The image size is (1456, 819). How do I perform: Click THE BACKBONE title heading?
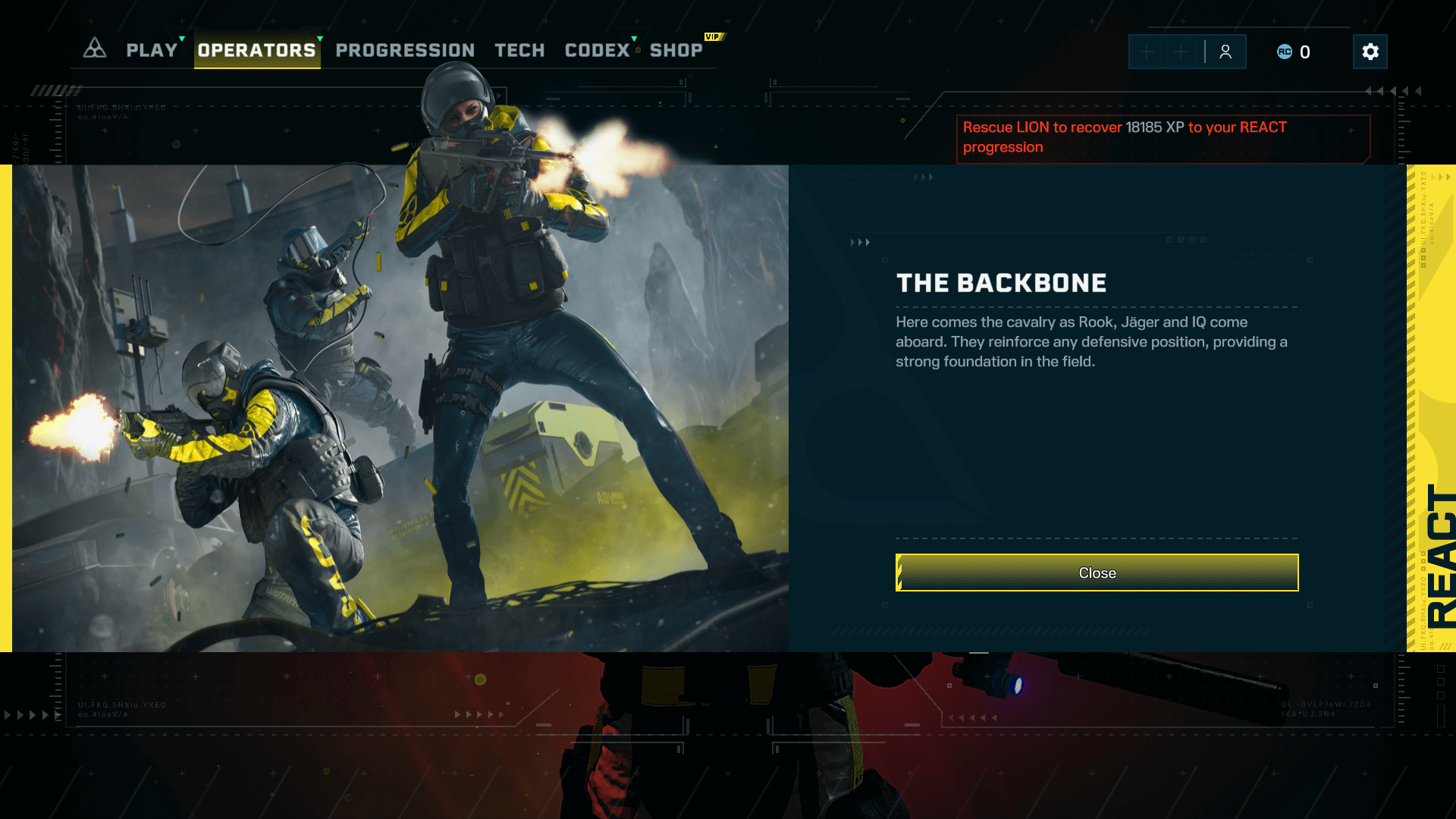(x=1002, y=282)
